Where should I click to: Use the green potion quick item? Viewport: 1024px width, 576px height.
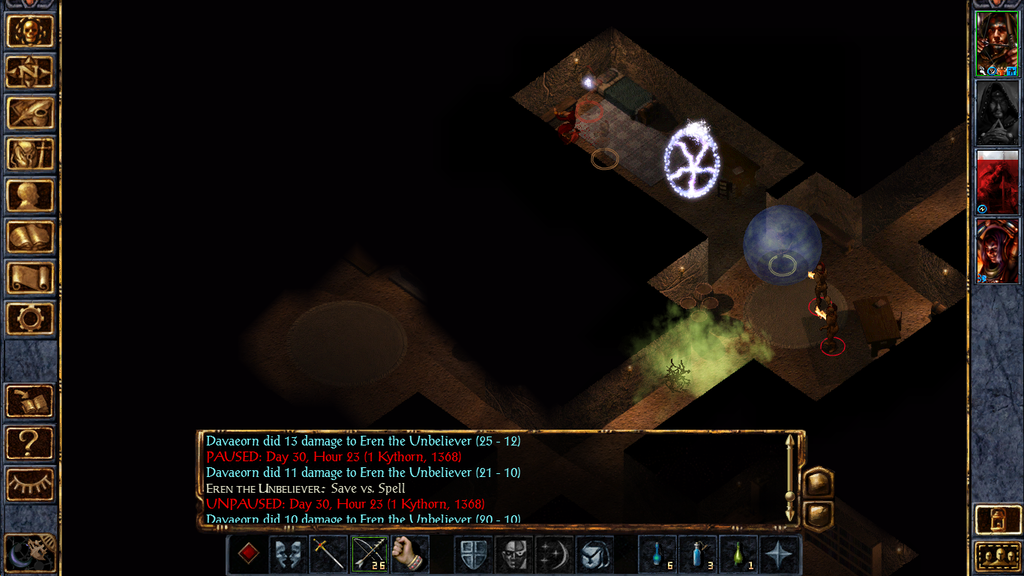[x=739, y=554]
